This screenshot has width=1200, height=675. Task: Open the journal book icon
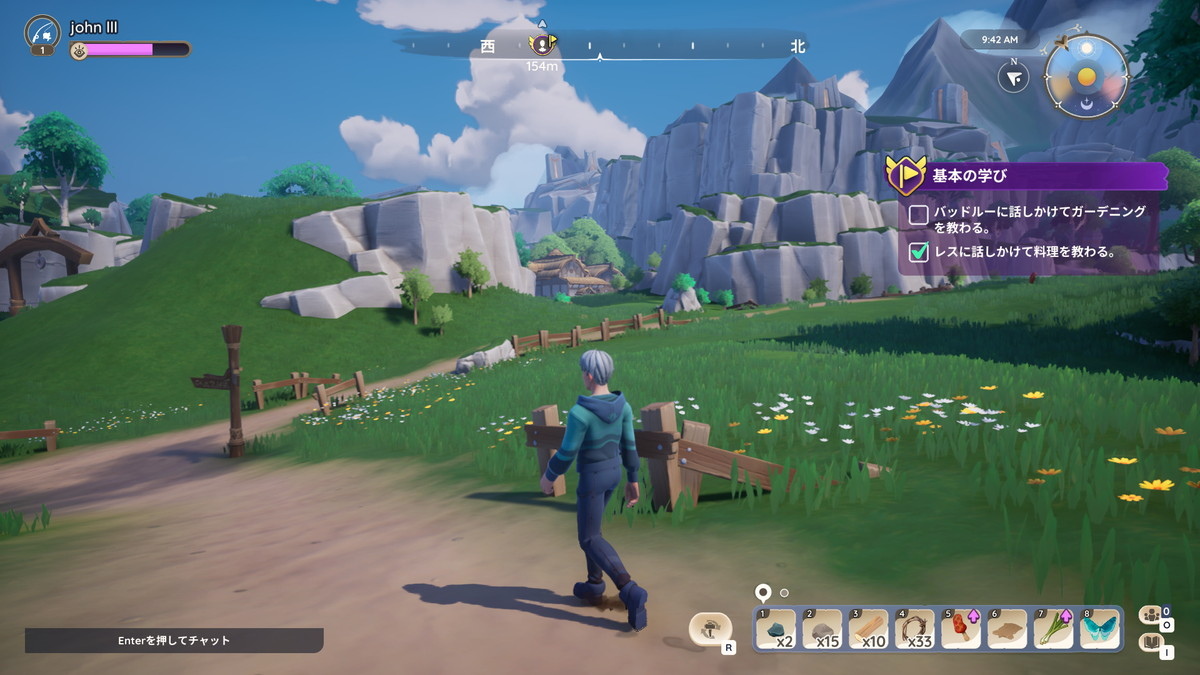(x=1150, y=643)
